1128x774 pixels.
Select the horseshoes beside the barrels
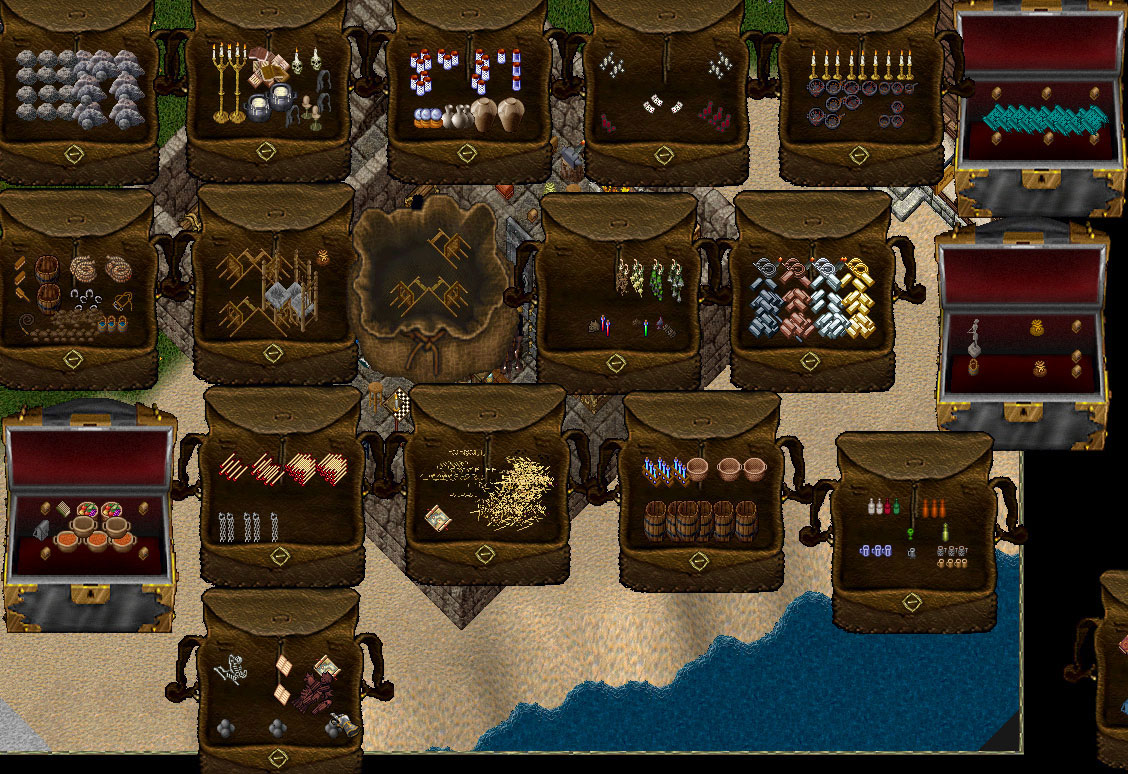pyautogui.click(x=84, y=296)
